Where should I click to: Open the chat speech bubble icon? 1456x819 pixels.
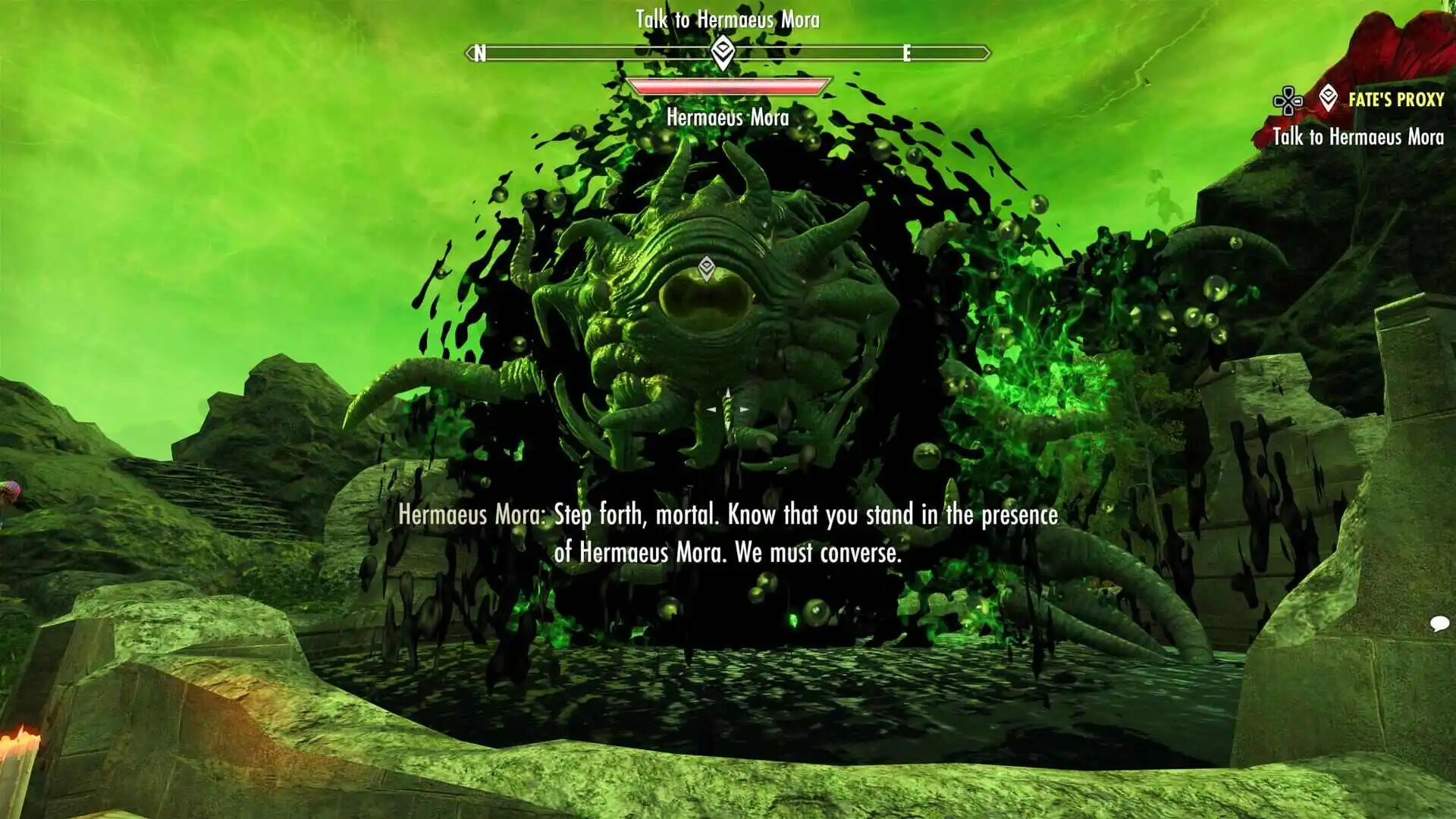coord(1439,624)
